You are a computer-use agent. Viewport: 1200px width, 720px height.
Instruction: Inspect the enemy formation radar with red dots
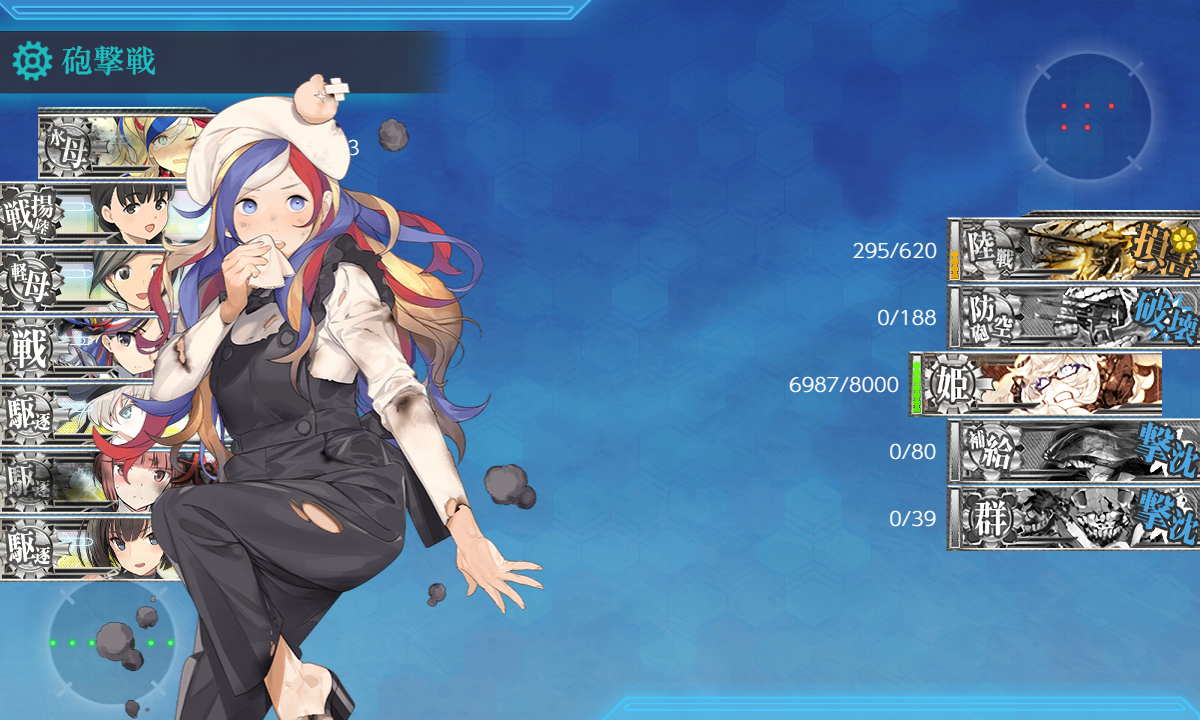tap(1087, 116)
